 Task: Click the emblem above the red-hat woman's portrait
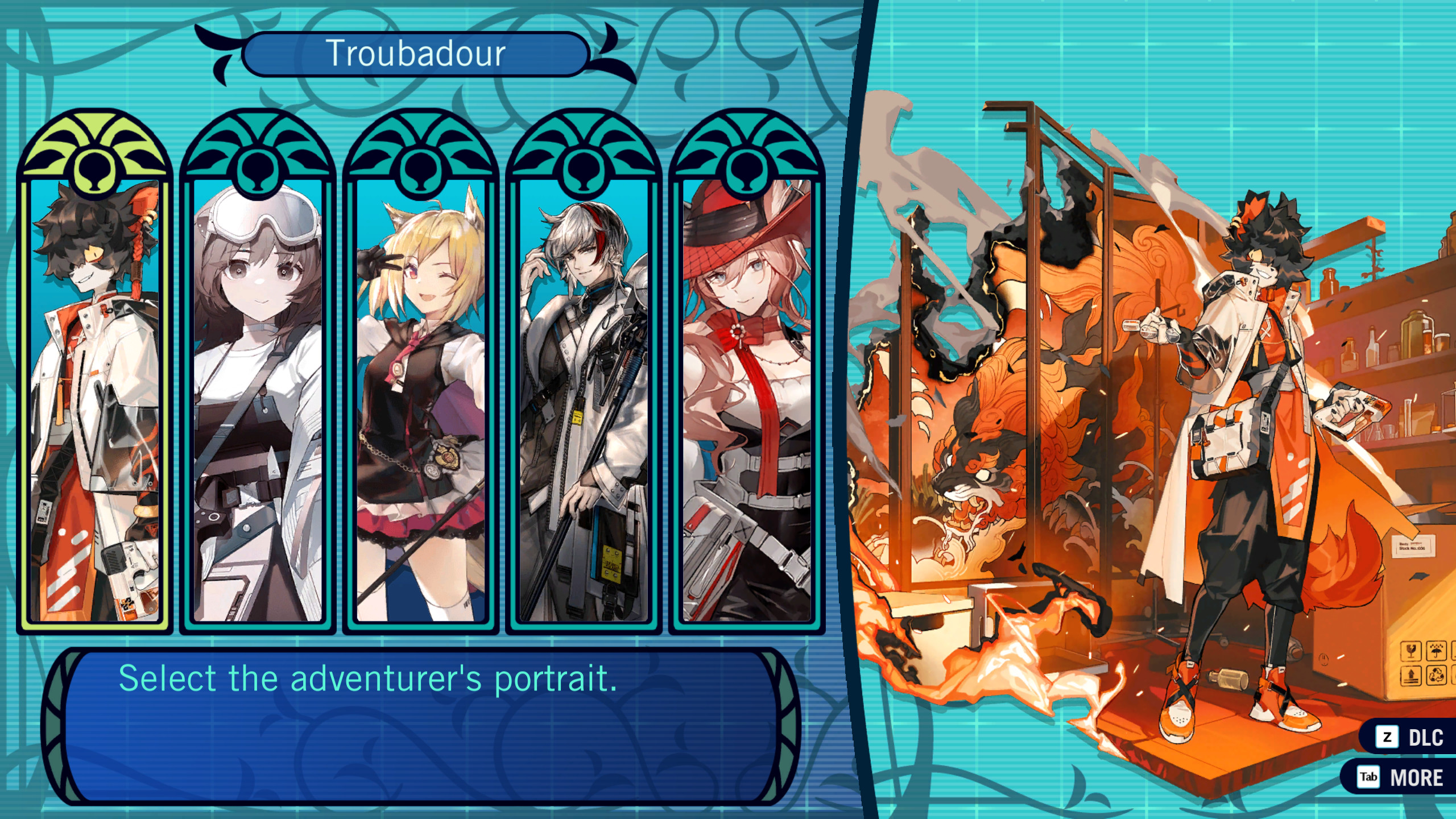click(x=745, y=151)
